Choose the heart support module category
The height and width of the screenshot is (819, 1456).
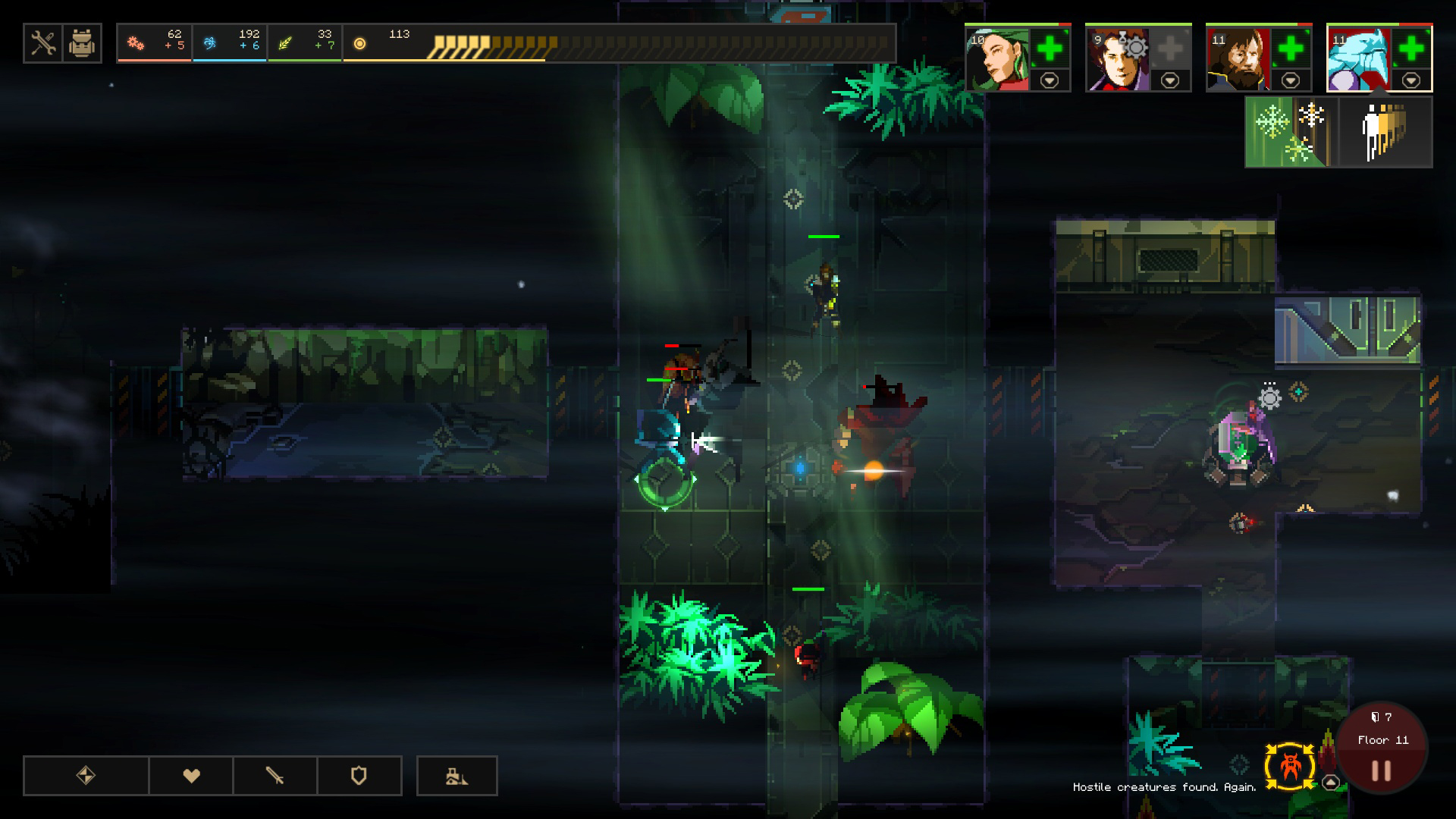click(x=191, y=776)
